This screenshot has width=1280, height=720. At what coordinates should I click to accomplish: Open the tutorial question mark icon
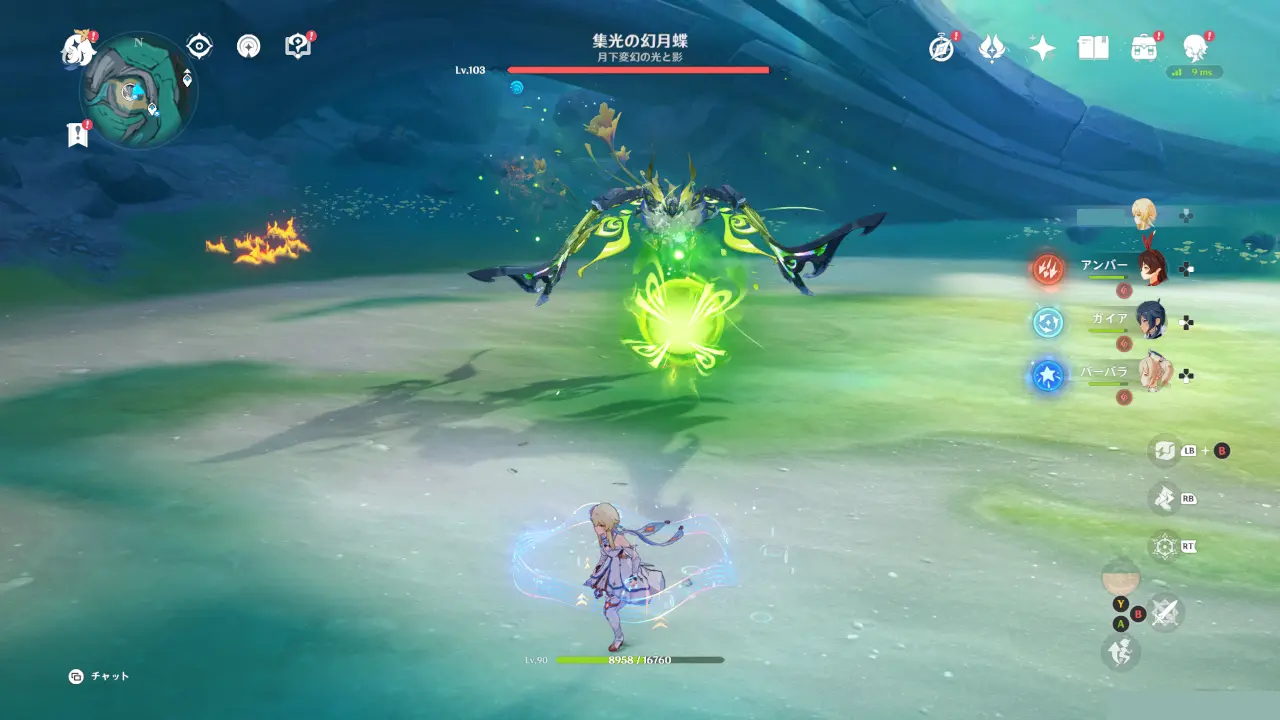(297, 46)
